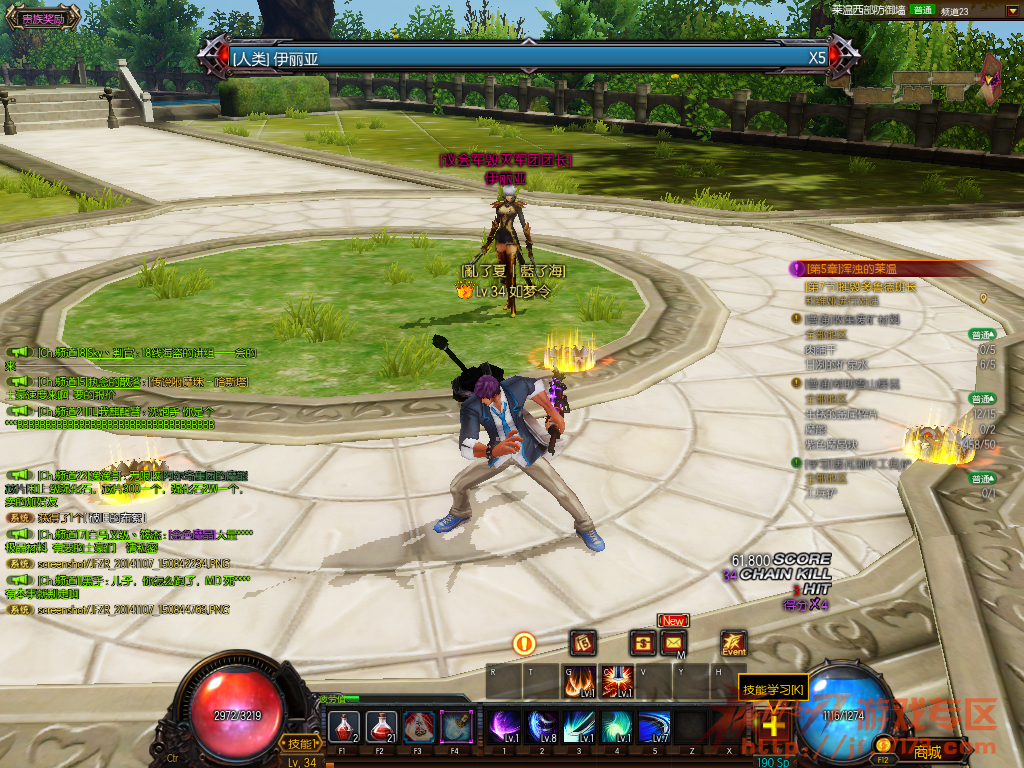The width and height of the screenshot is (1024, 768).
Task: Click the green megaphone on the top chat line
Action: click(19, 352)
